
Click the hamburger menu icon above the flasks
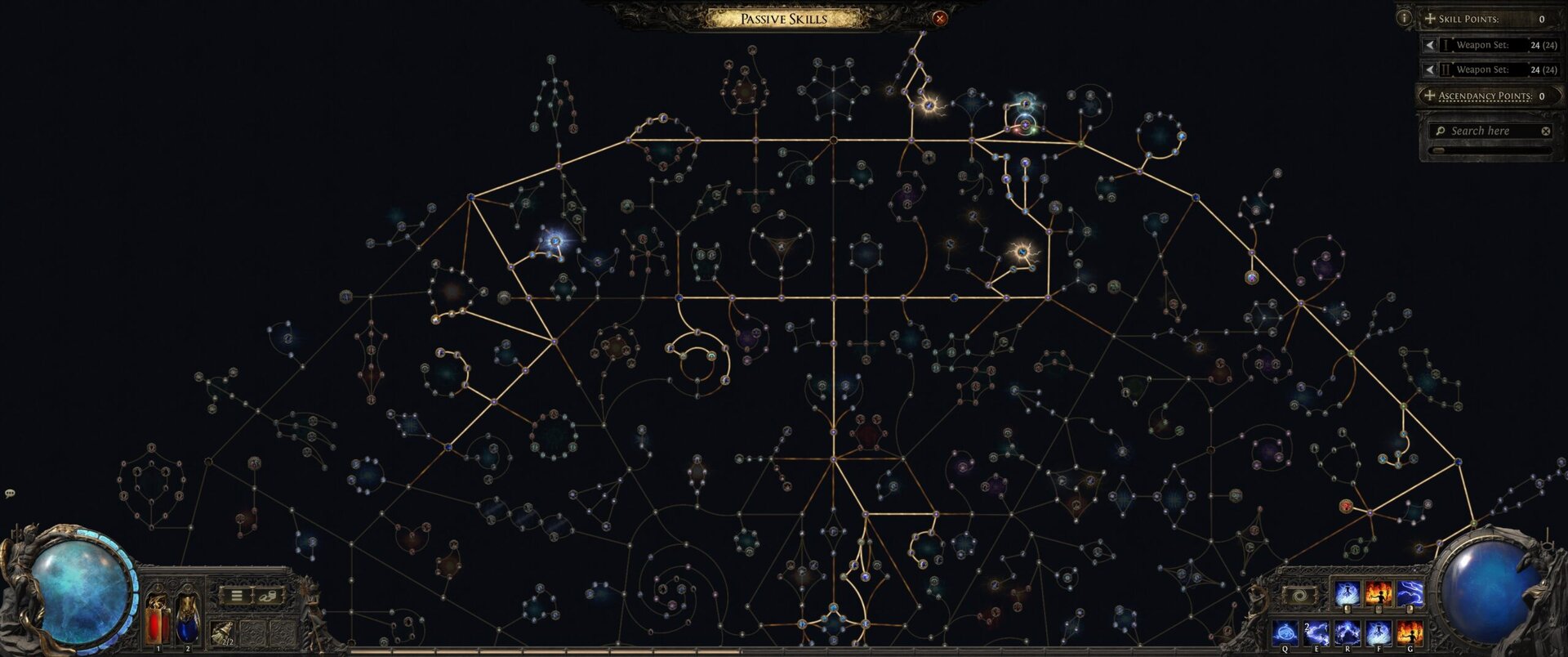[235, 597]
